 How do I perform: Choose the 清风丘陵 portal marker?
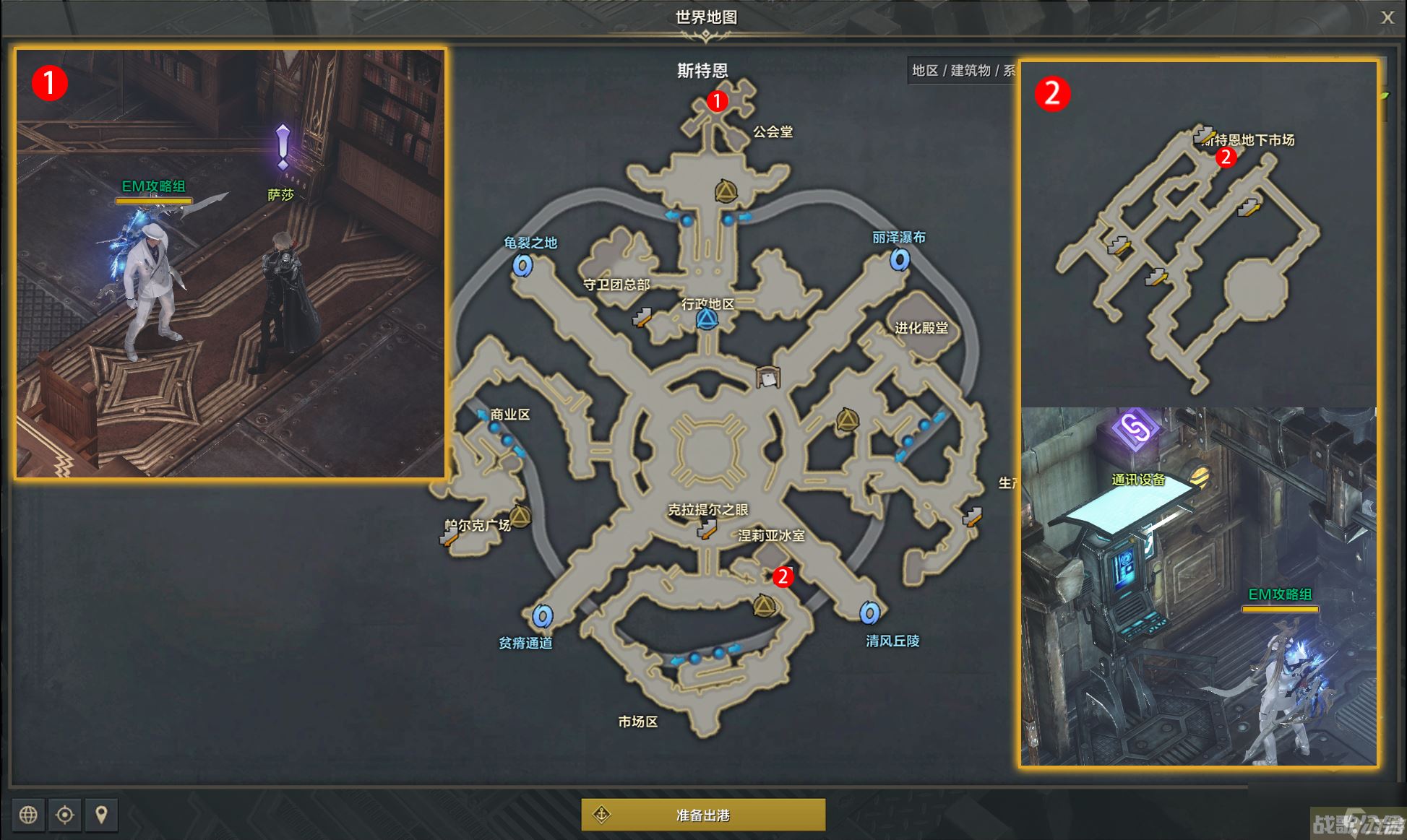tap(870, 613)
